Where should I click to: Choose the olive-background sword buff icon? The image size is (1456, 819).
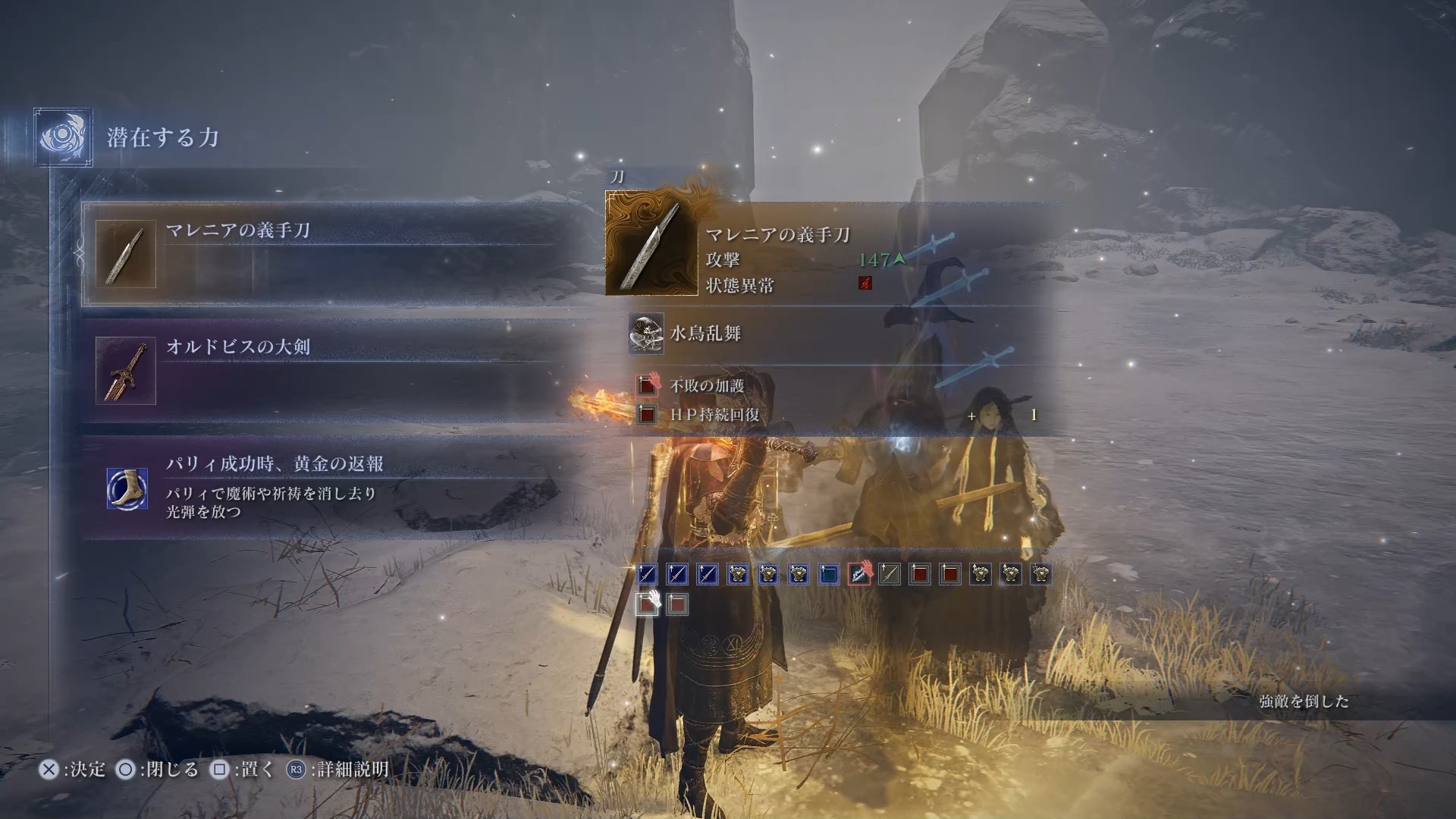click(x=890, y=575)
